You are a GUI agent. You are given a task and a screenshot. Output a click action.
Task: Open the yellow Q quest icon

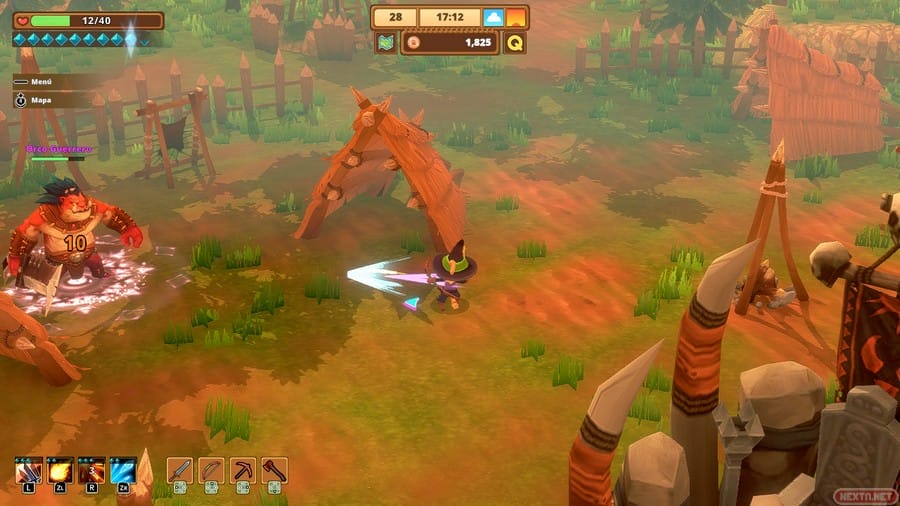click(x=515, y=43)
